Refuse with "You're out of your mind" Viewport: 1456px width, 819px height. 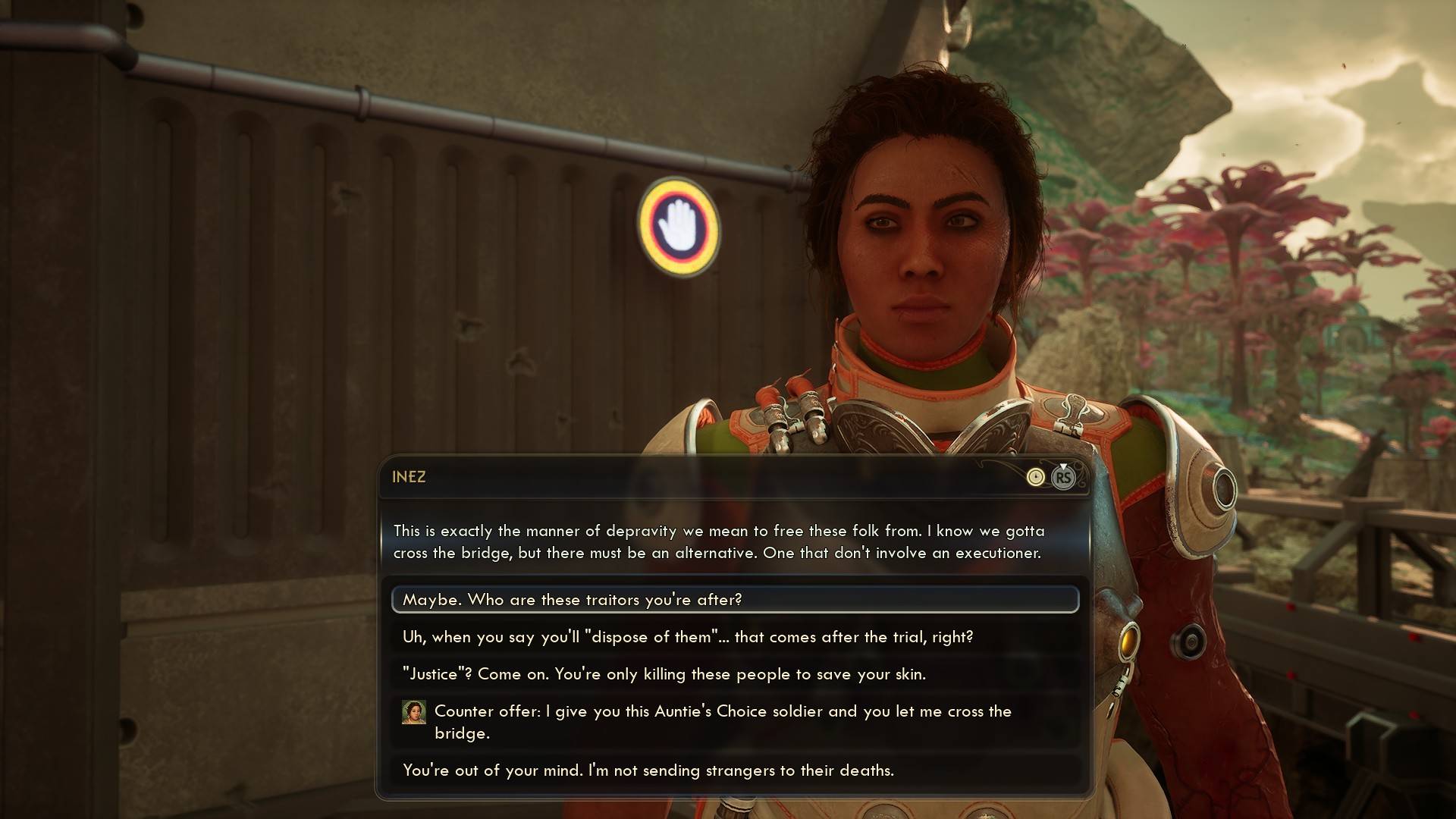coord(648,770)
